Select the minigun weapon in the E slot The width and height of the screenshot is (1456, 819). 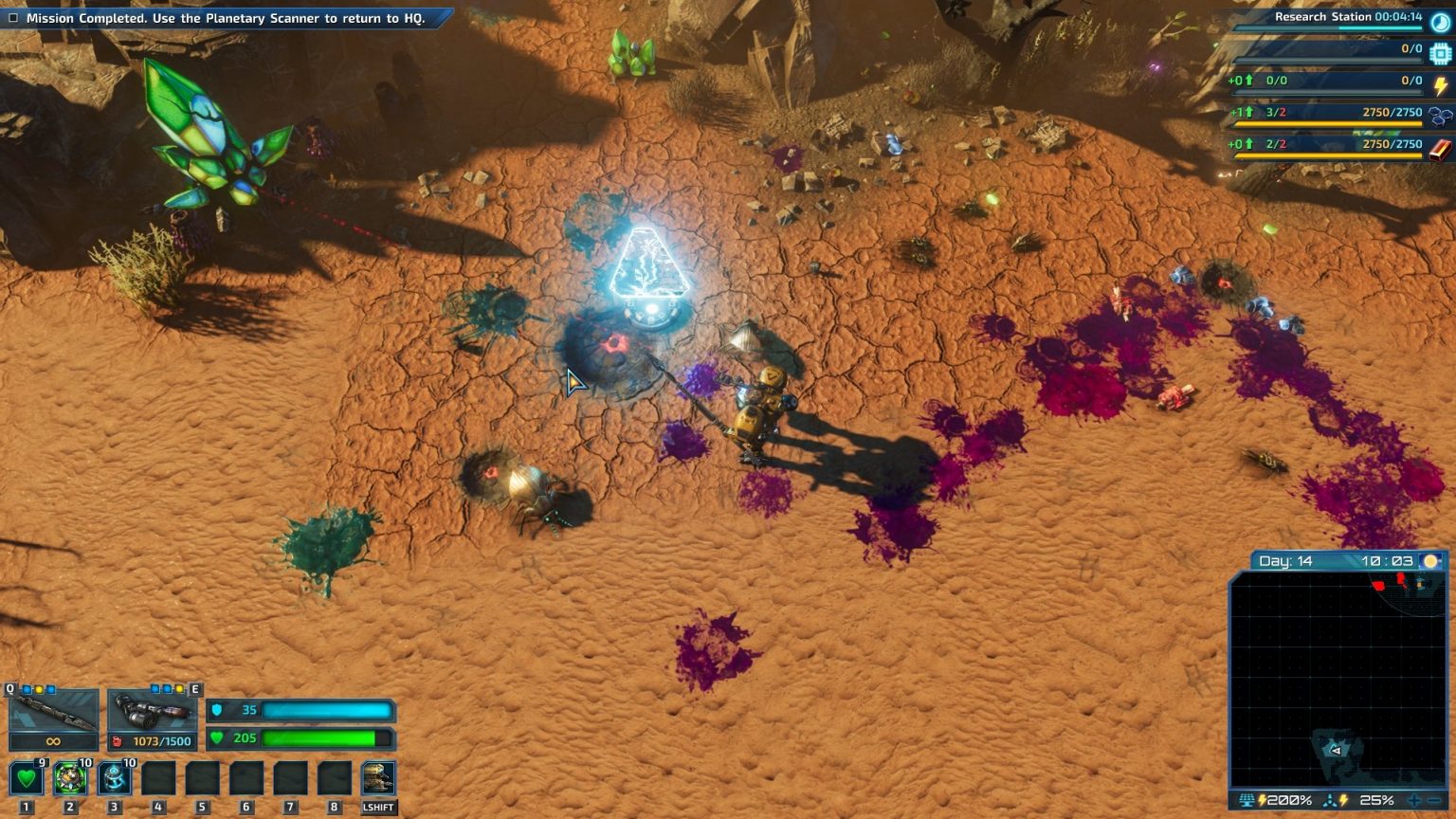pos(152,711)
